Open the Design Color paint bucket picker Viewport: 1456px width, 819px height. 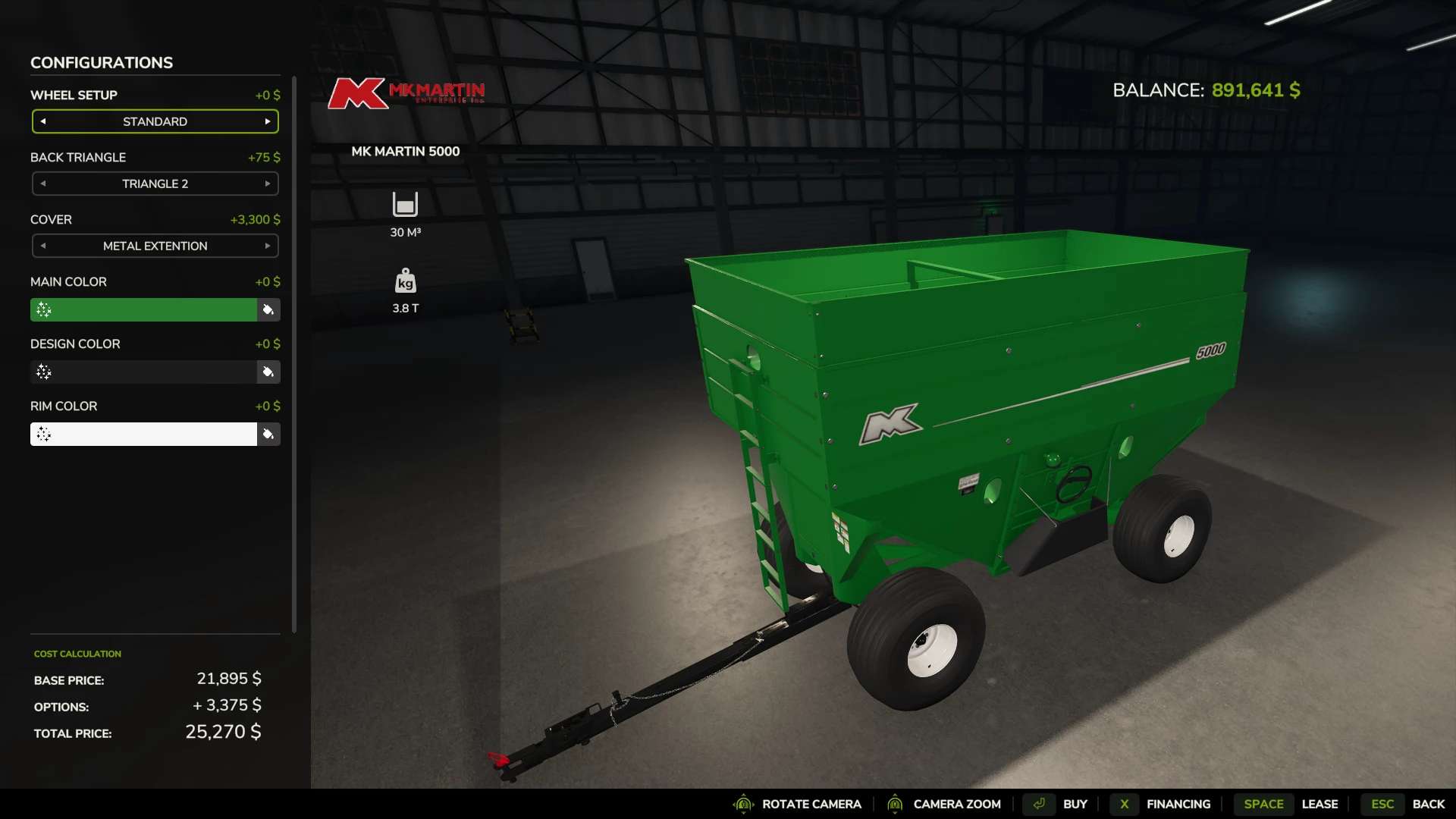(268, 372)
